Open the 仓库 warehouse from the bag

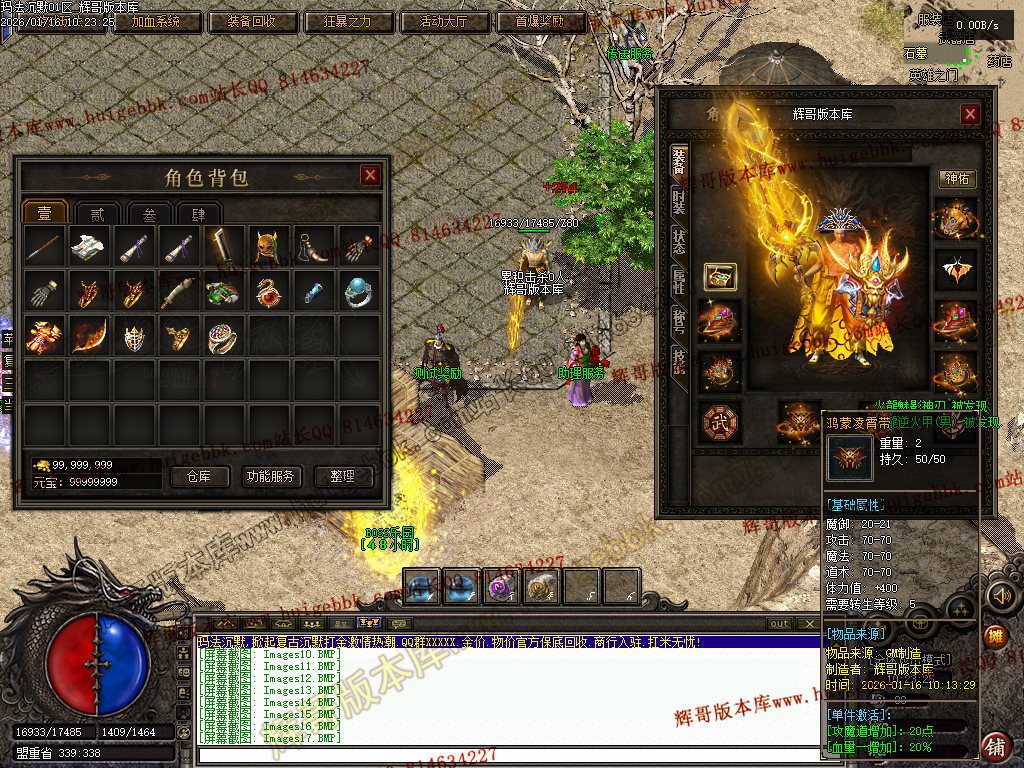(200, 477)
